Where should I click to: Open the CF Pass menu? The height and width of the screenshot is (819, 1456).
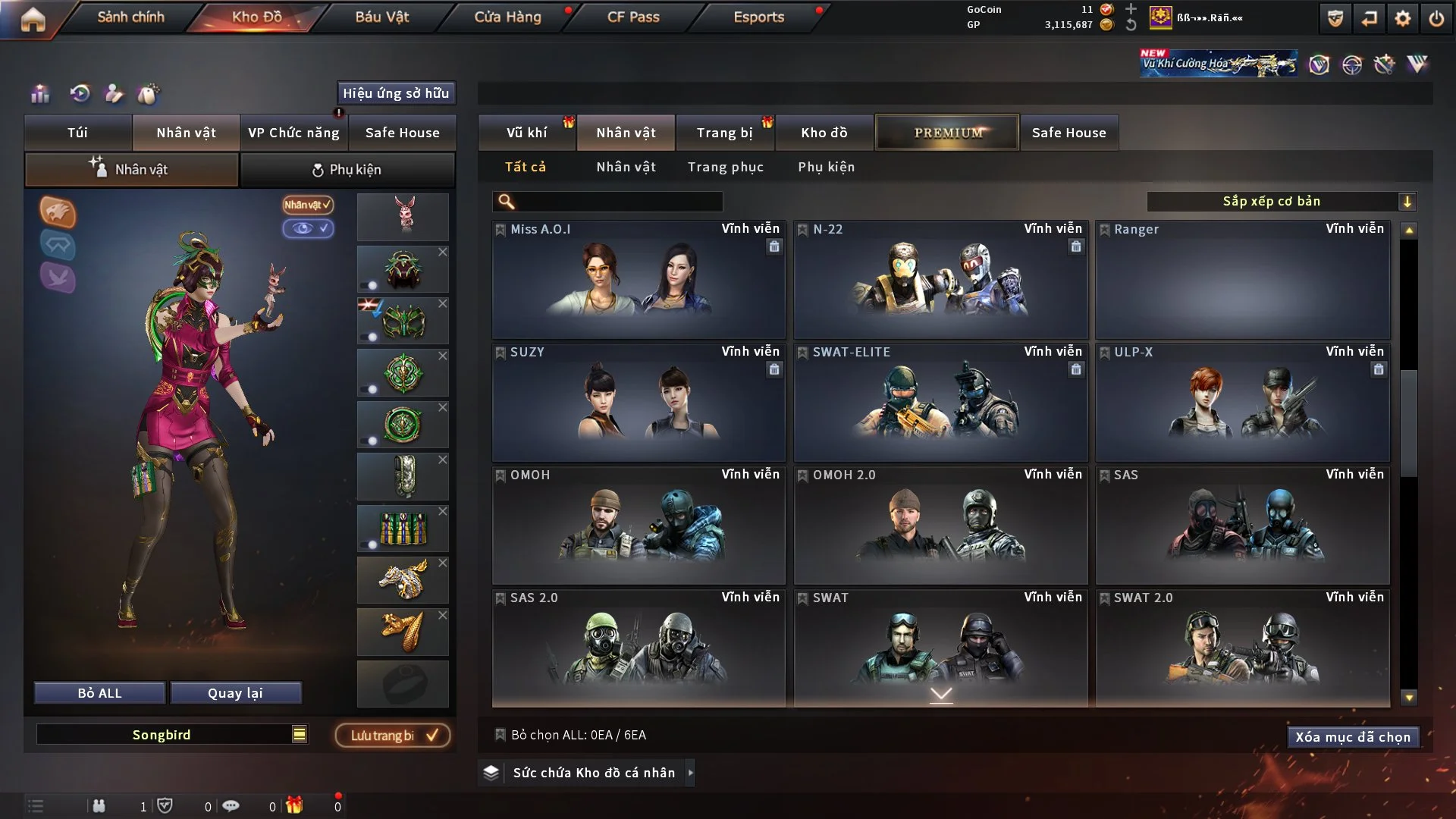(x=633, y=17)
